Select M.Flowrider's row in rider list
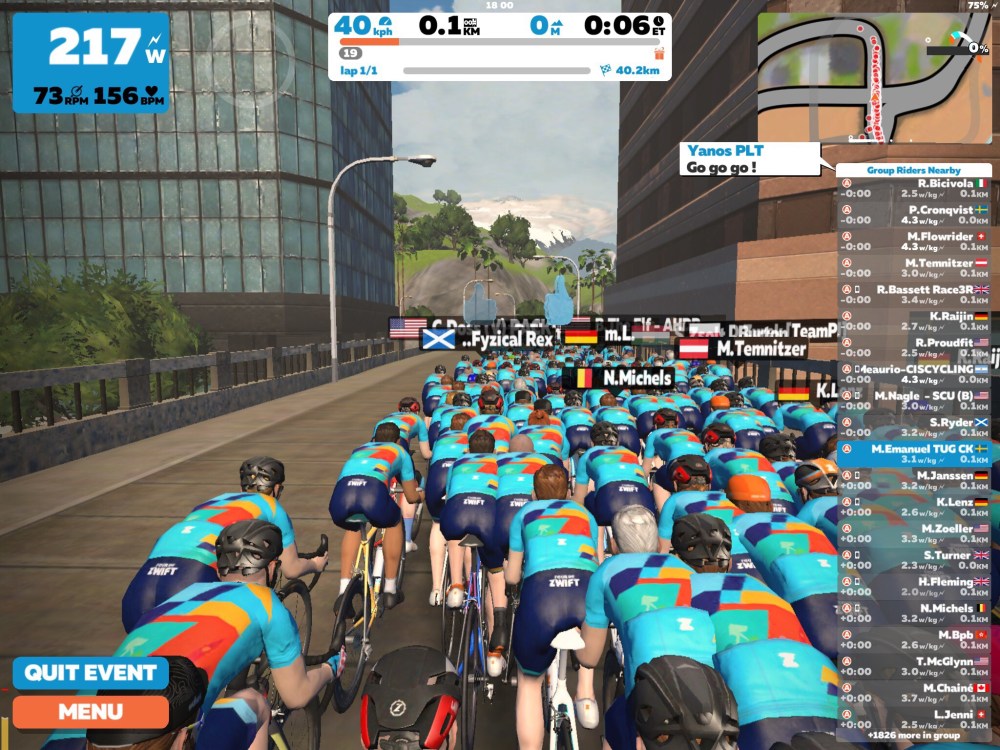This screenshot has width=1000, height=750. pos(914,242)
